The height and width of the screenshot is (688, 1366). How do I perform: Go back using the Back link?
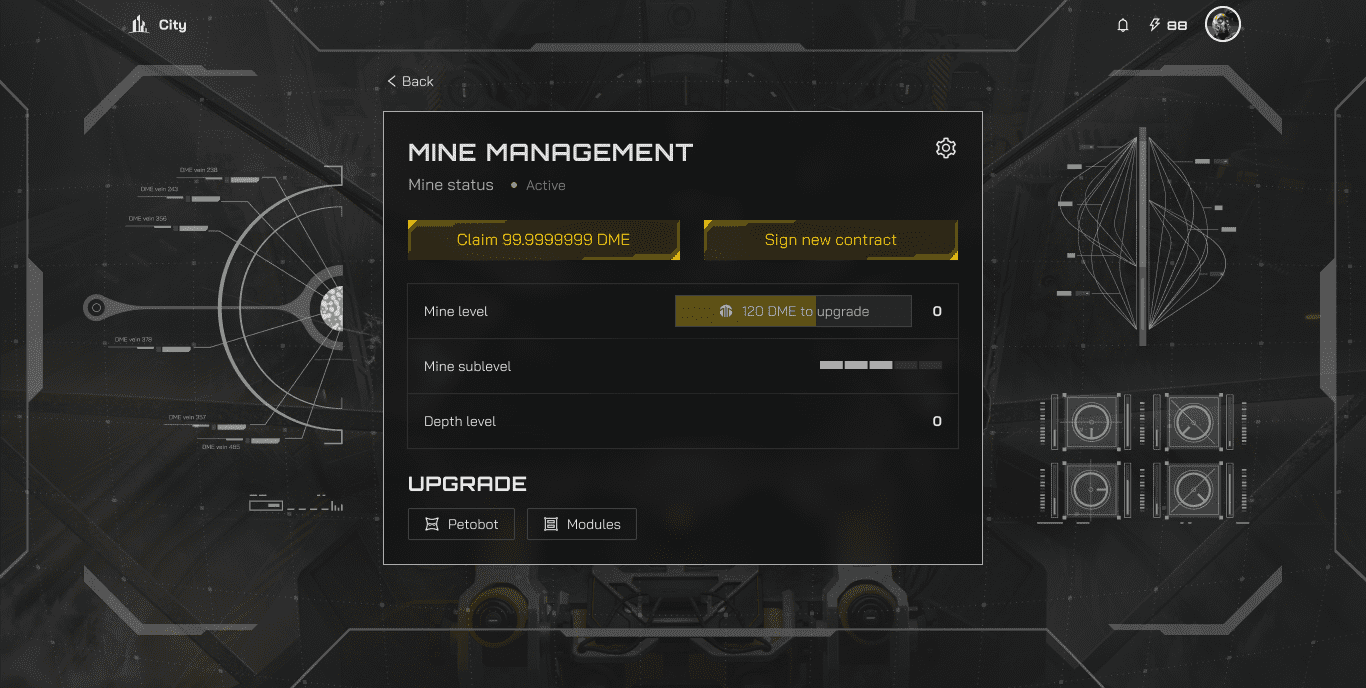click(411, 81)
